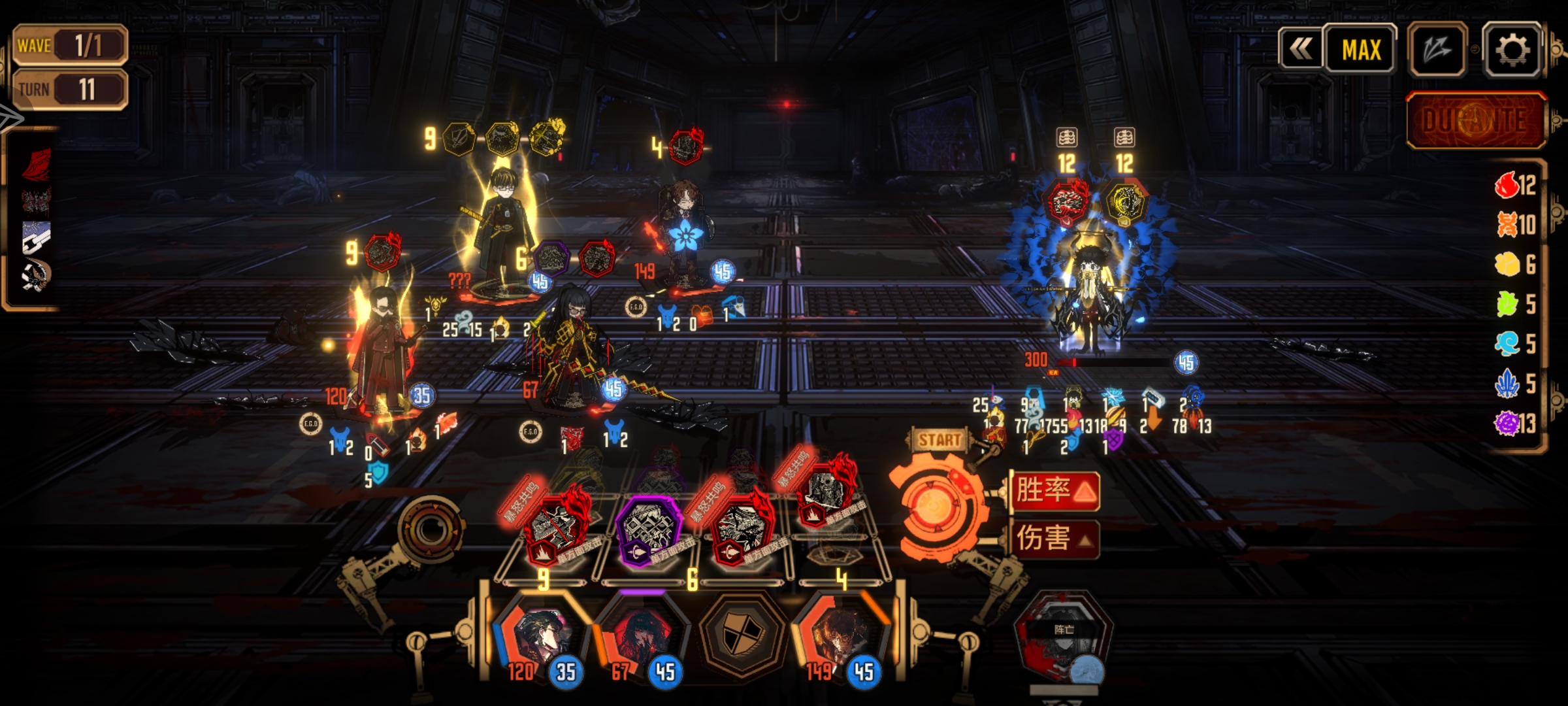Choose the 胜率 win rate auto-select

[x=1054, y=490]
